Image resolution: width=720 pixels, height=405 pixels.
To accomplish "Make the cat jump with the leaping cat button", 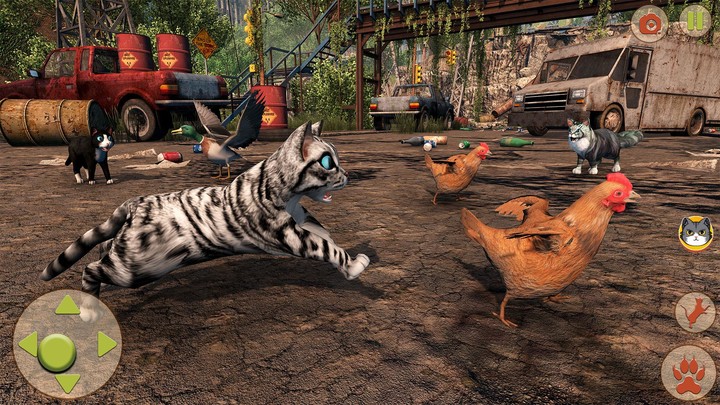I will [694, 313].
